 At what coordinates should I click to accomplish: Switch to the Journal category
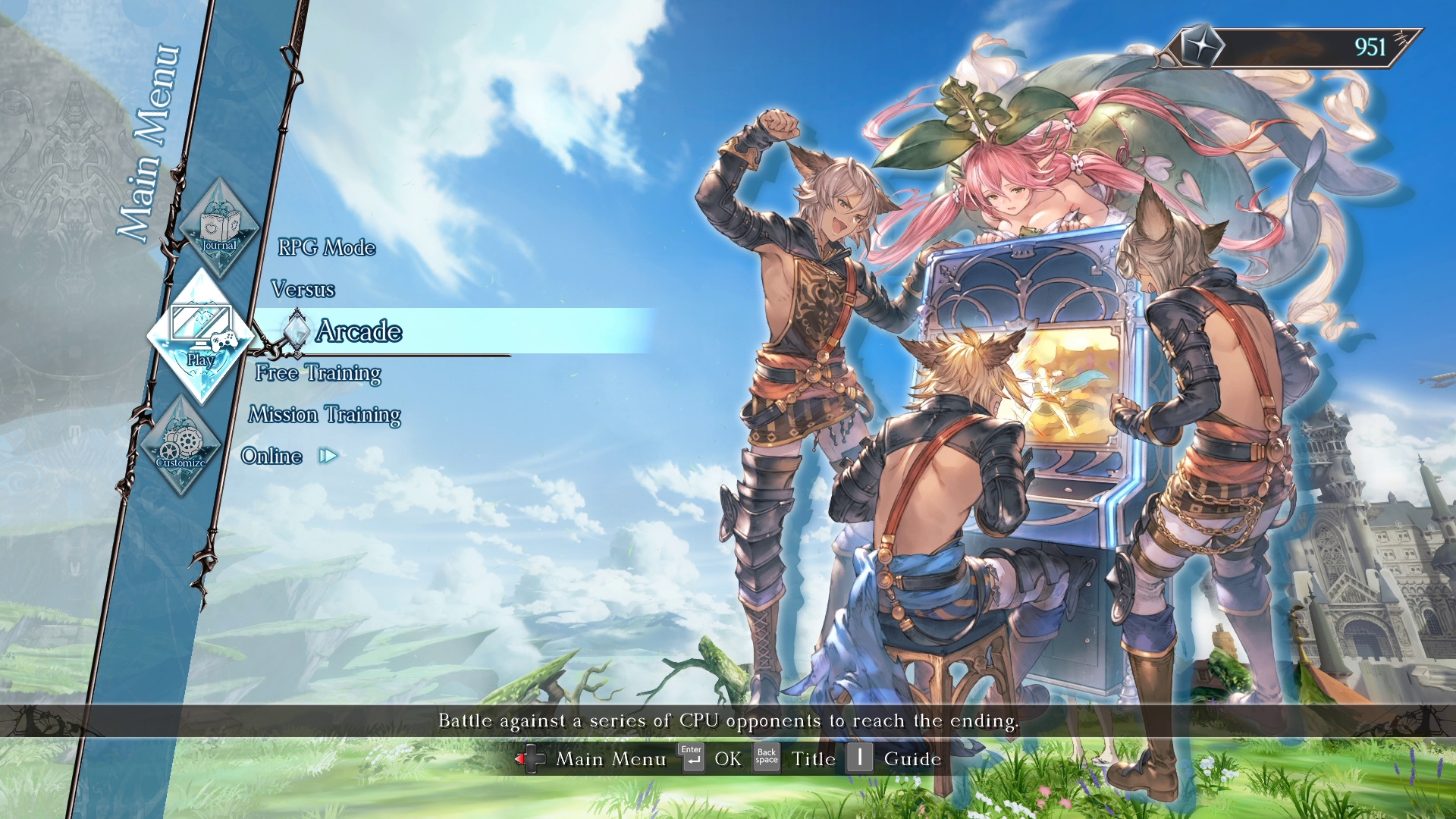click(219, 227)
